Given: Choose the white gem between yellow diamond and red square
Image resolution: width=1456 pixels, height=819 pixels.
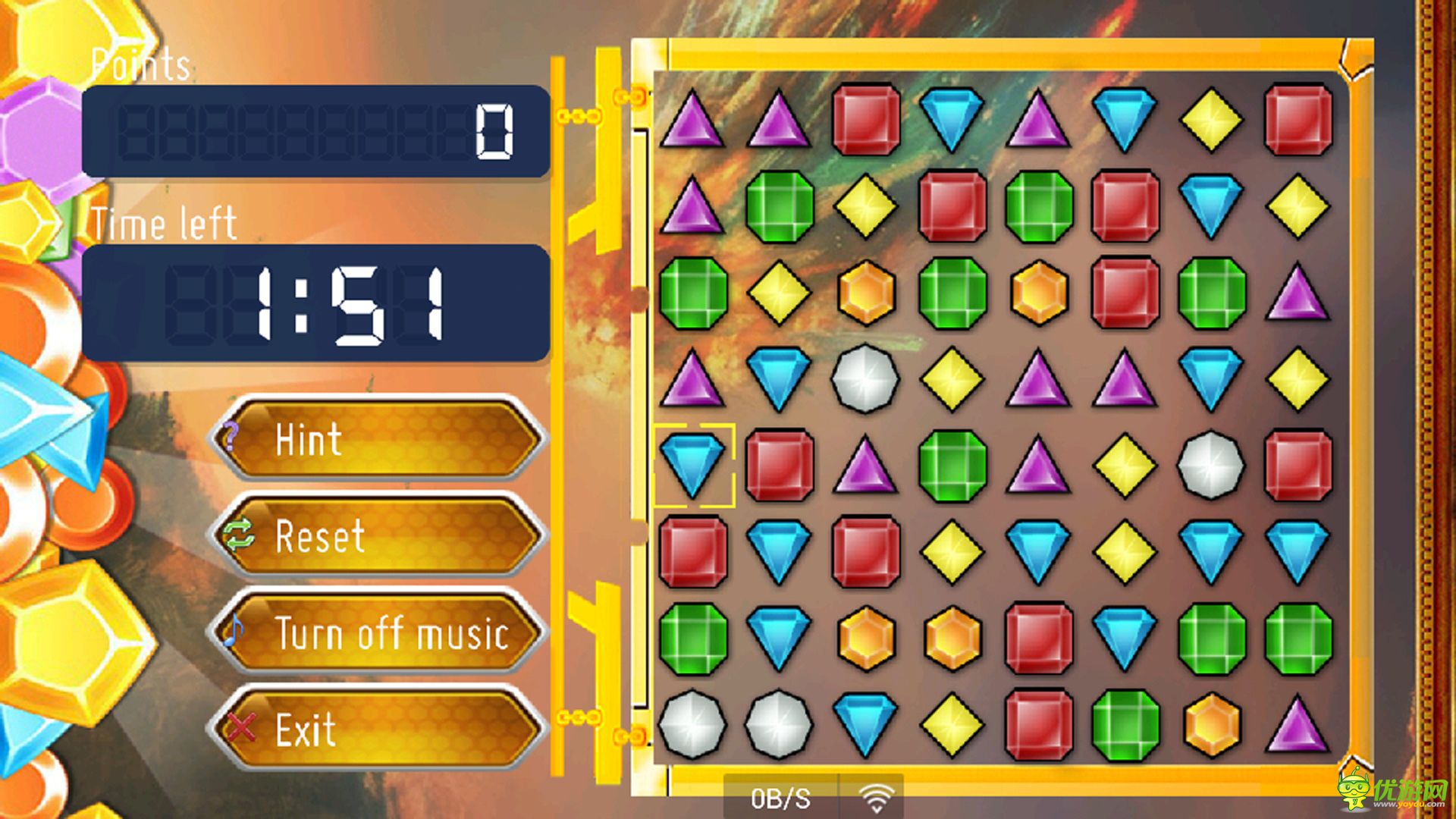Looking at the screenshot, I should click(x=1211, y=465).
